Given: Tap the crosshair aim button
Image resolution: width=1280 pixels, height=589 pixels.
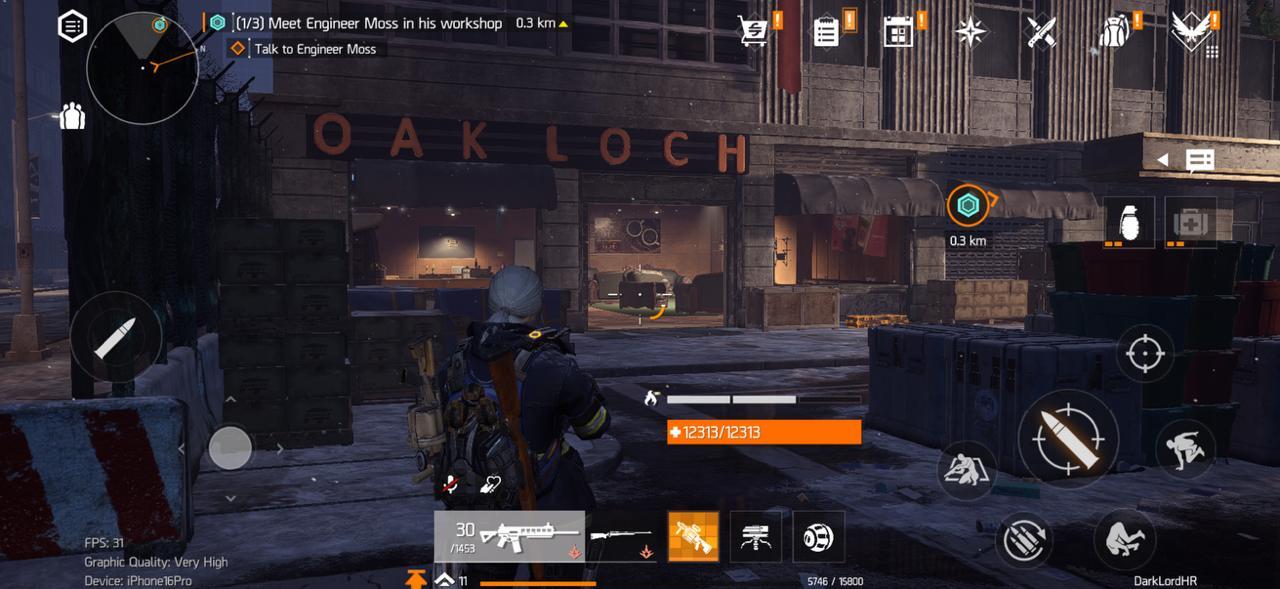Looking at the screenshot, I should [x=1145, y=354].
